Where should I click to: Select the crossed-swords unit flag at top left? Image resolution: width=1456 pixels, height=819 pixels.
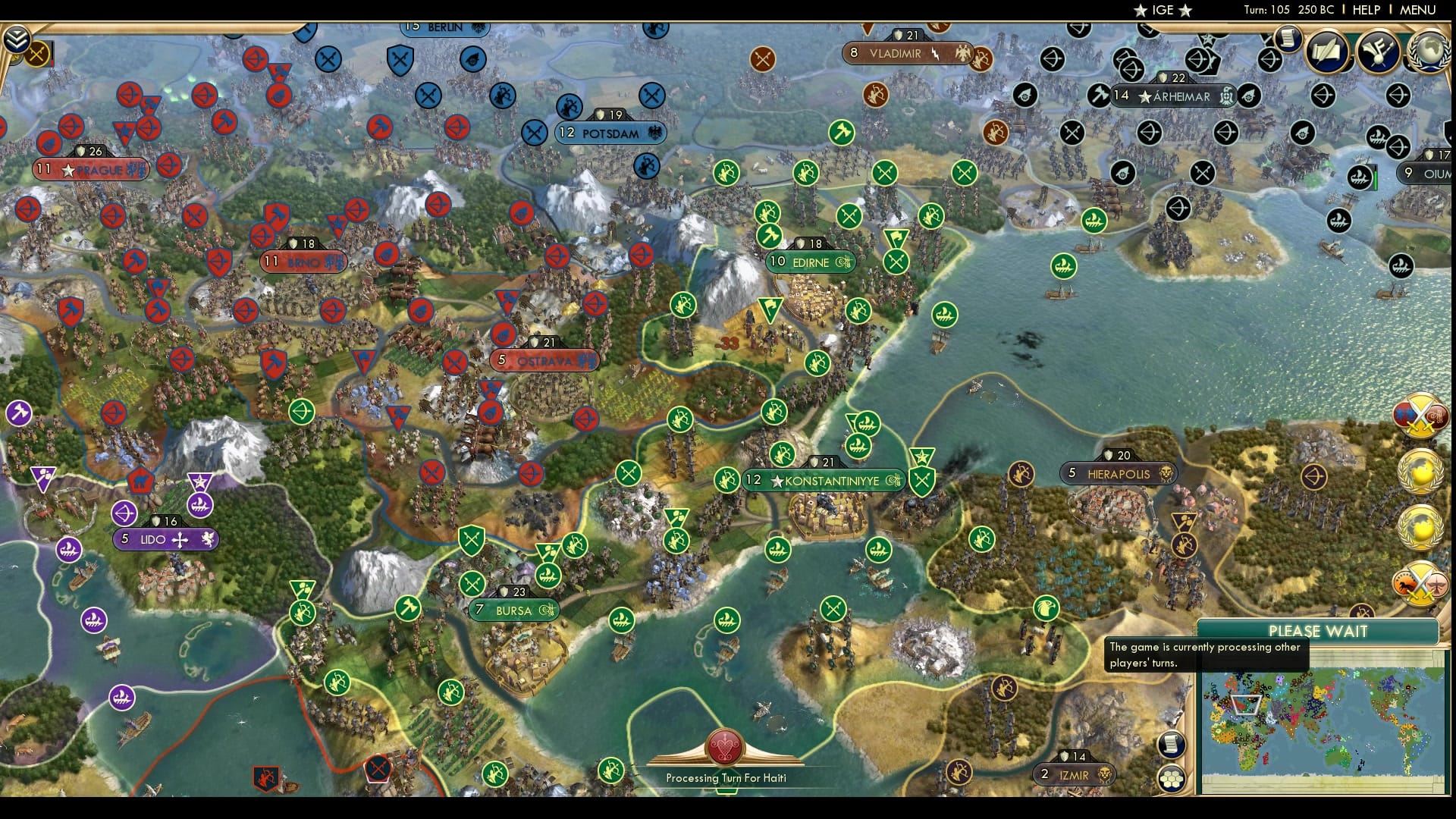click(36, 54)
